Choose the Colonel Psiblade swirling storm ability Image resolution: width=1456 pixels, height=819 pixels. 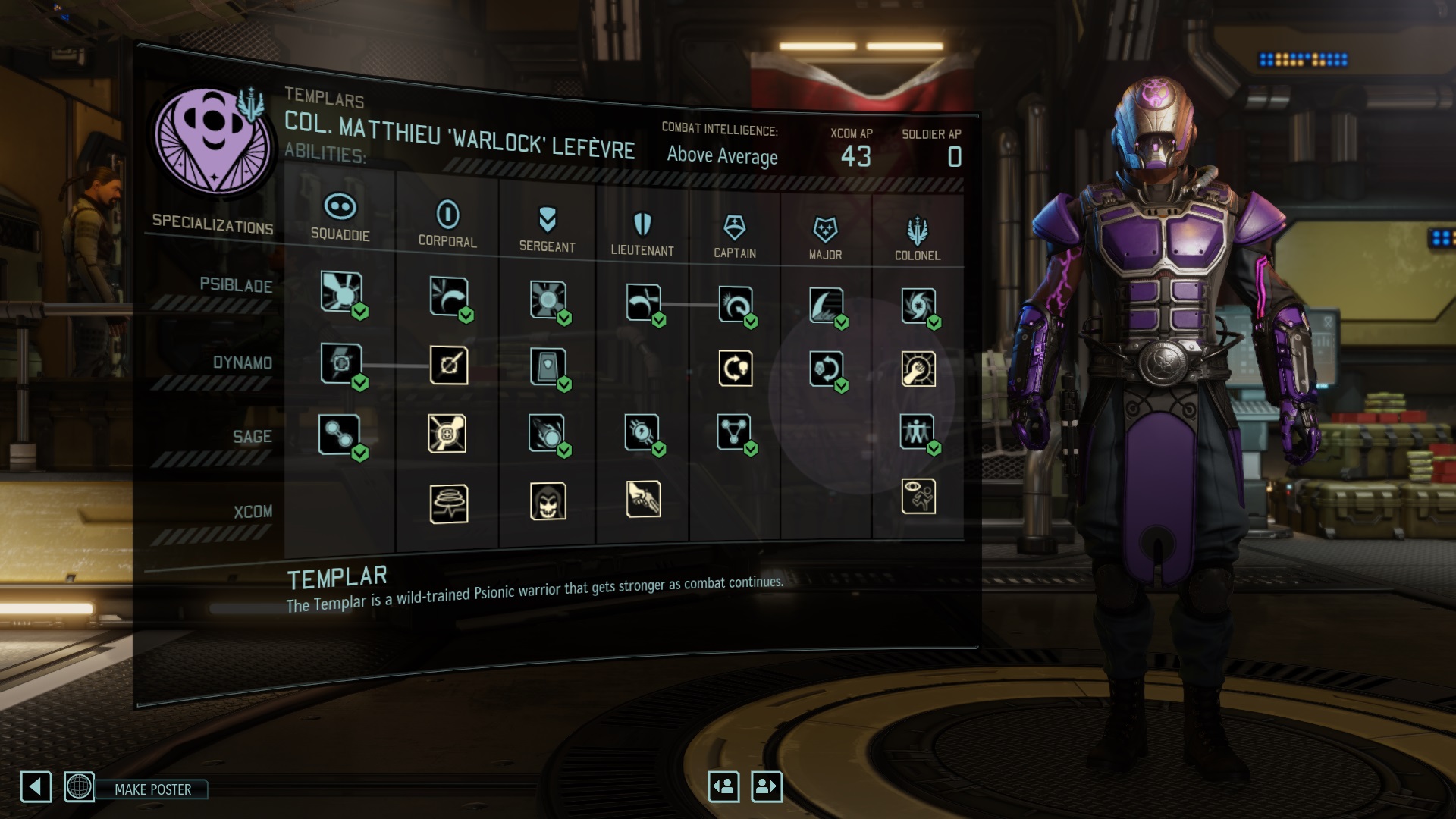click(x=918, y=306)
